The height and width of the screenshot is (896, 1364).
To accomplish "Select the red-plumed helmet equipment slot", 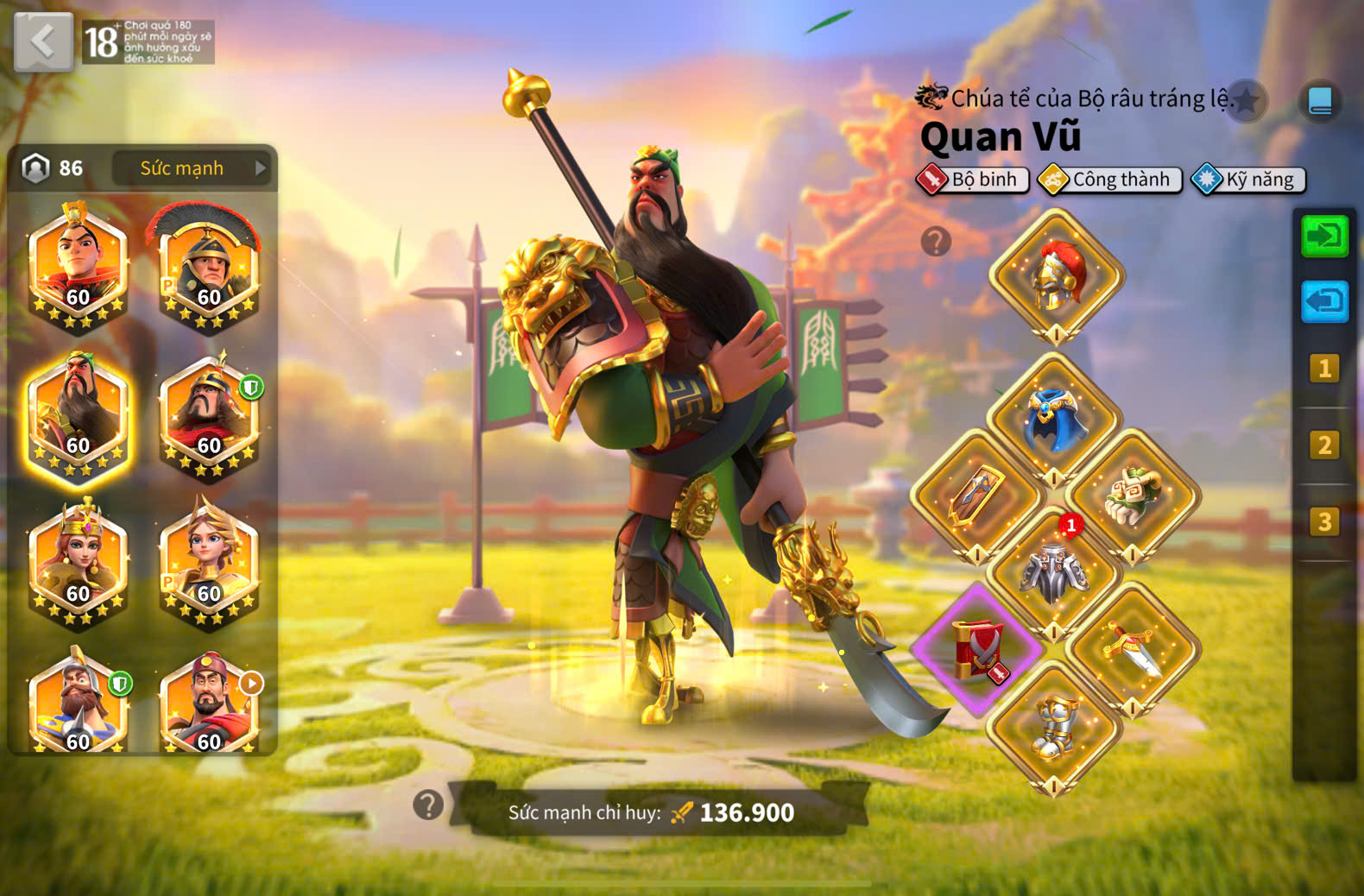I will click(x=1057, y=276).
